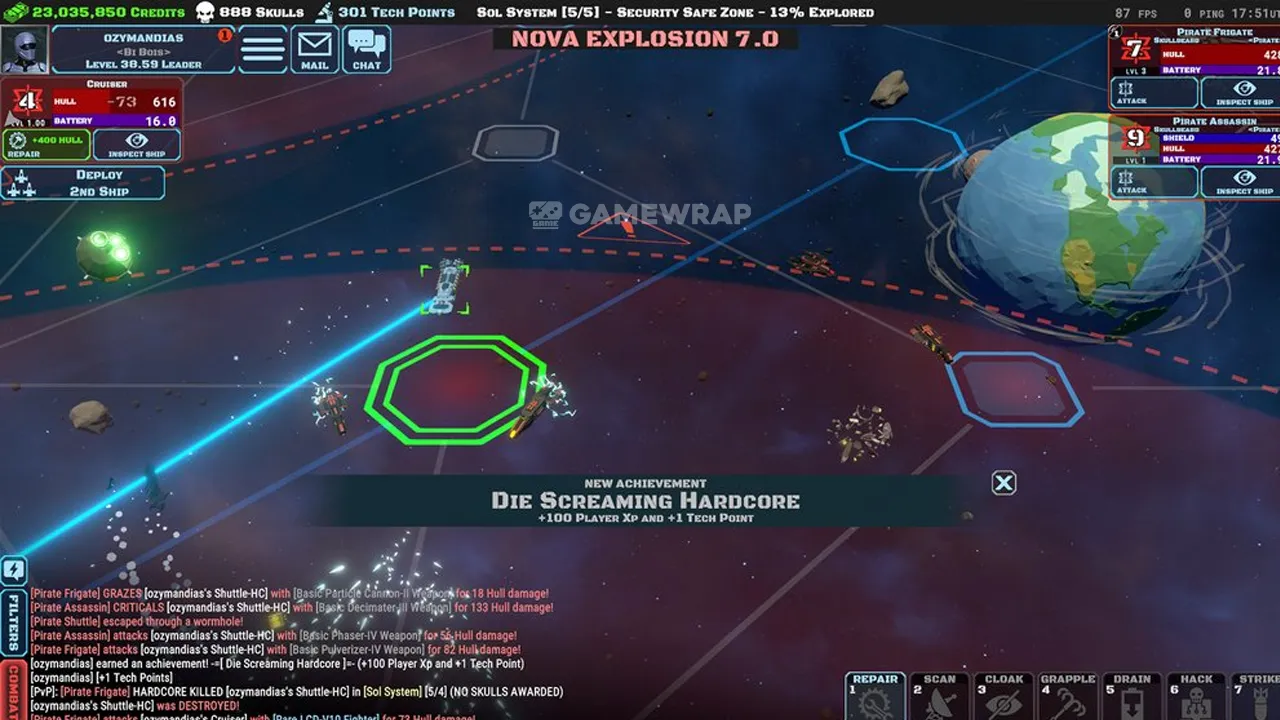This screenshot has height=720, width=1280.
Task: Click the player avatar portrait
Action: (25, 50)
